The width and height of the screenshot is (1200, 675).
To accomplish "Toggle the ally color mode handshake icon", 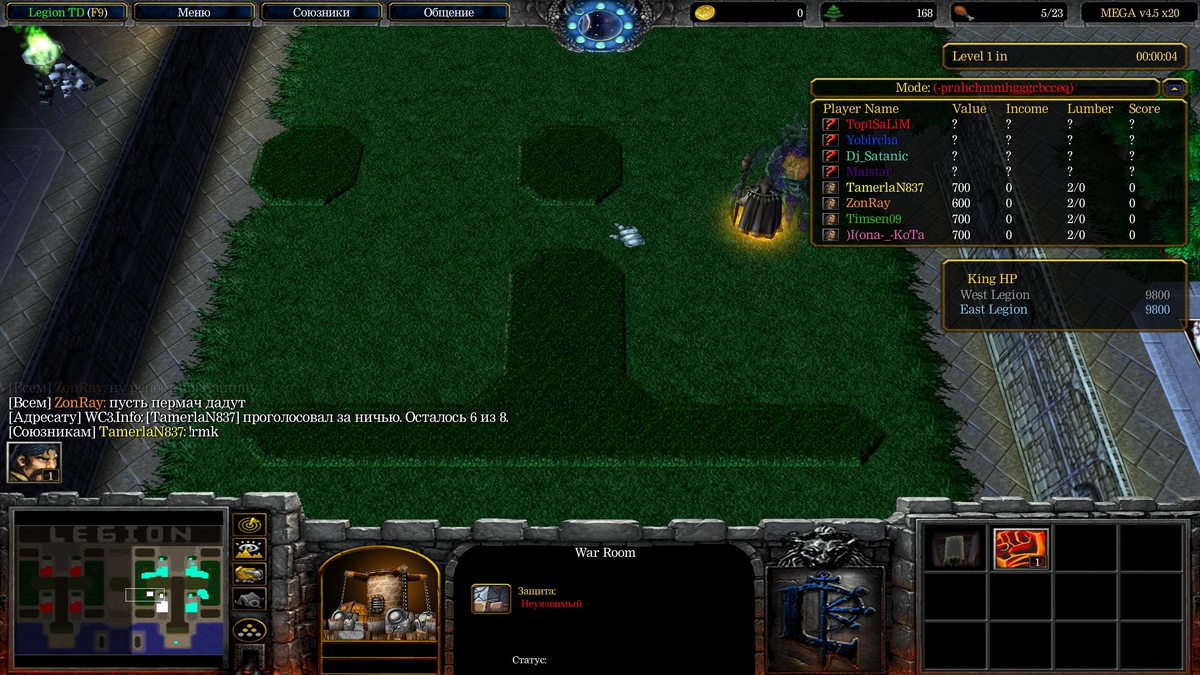I will (x=248, y=574).
